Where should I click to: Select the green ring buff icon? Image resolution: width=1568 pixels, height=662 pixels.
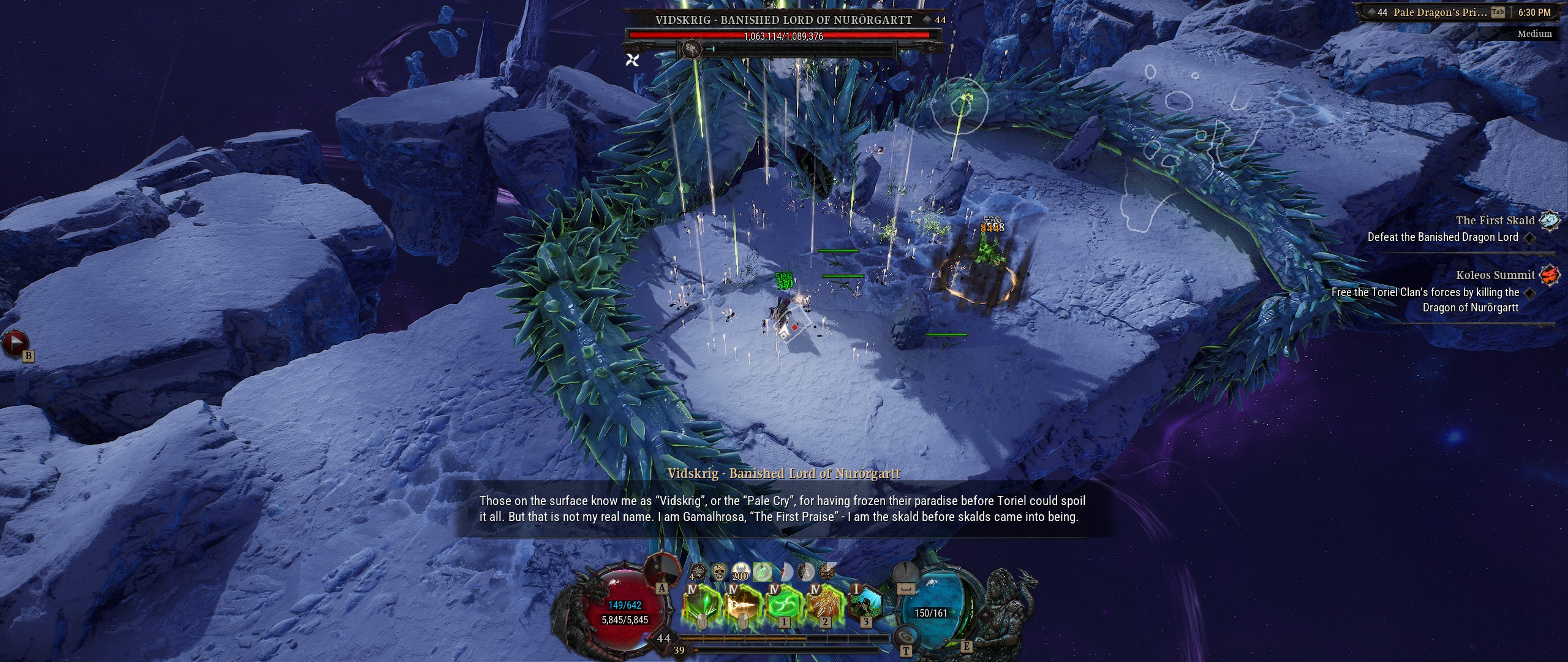click(x=762, y=573)
